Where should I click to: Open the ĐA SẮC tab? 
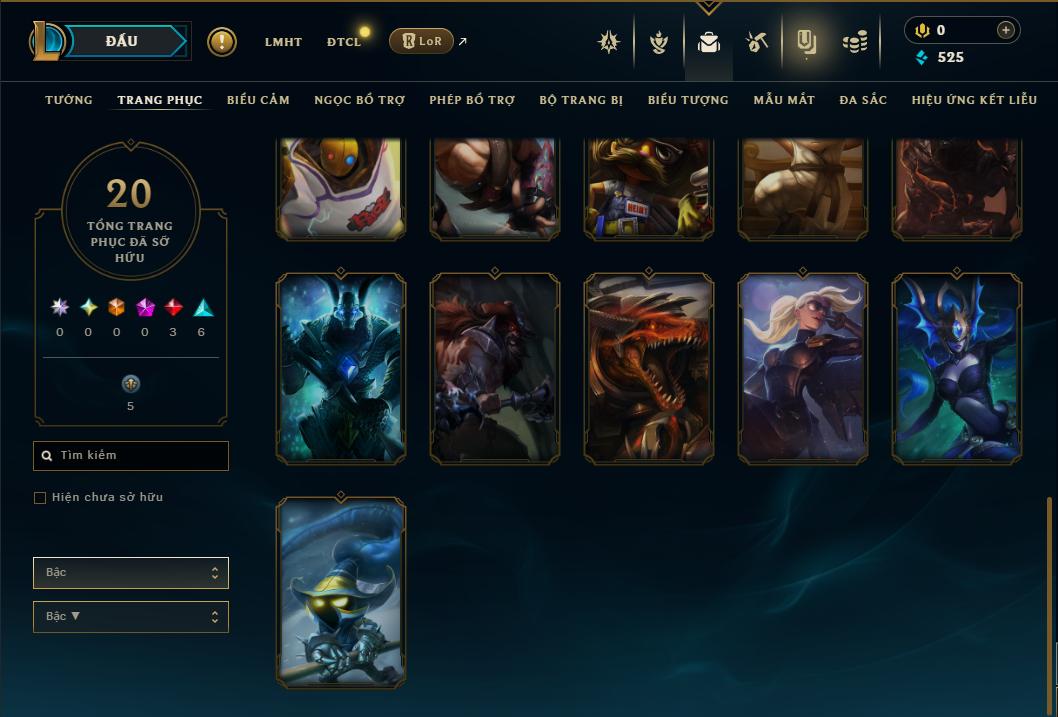863,100
